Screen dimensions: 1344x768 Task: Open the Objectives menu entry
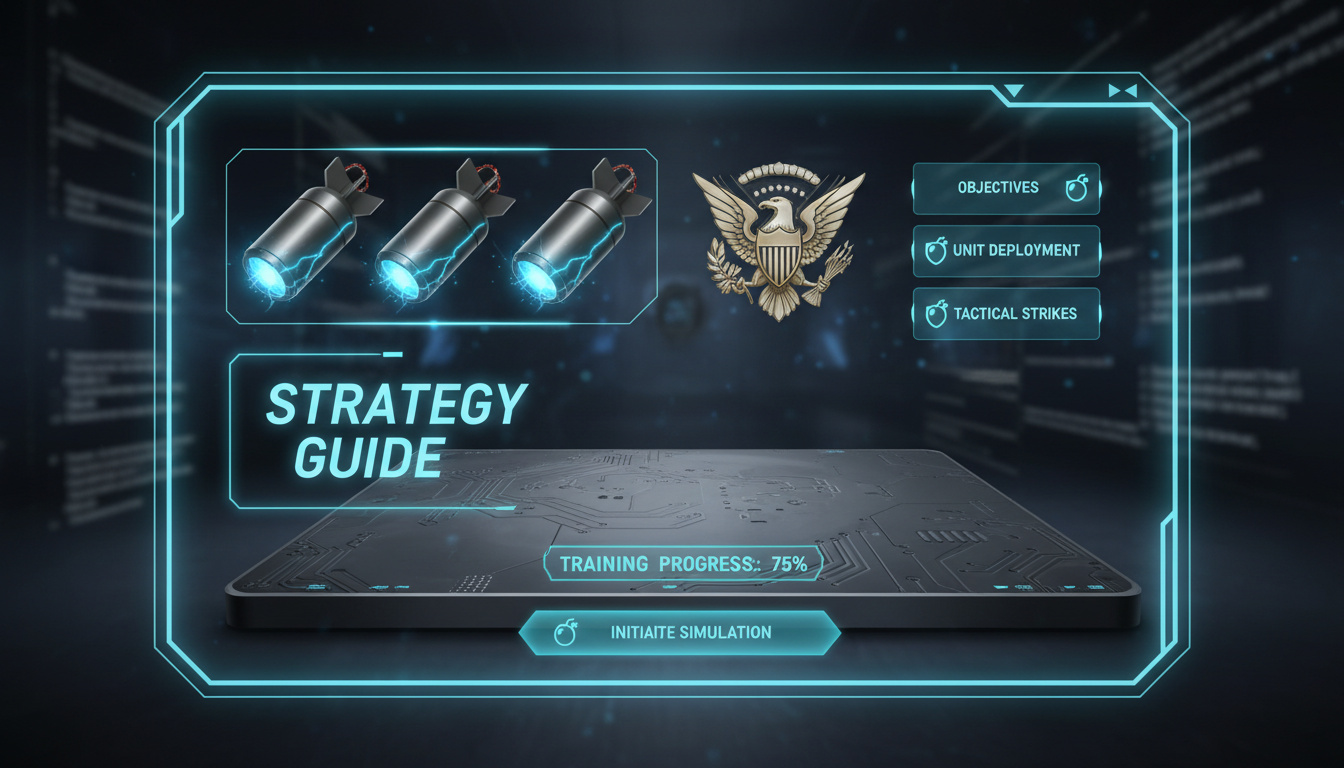pyautogui.click(x=1005, y=188)
